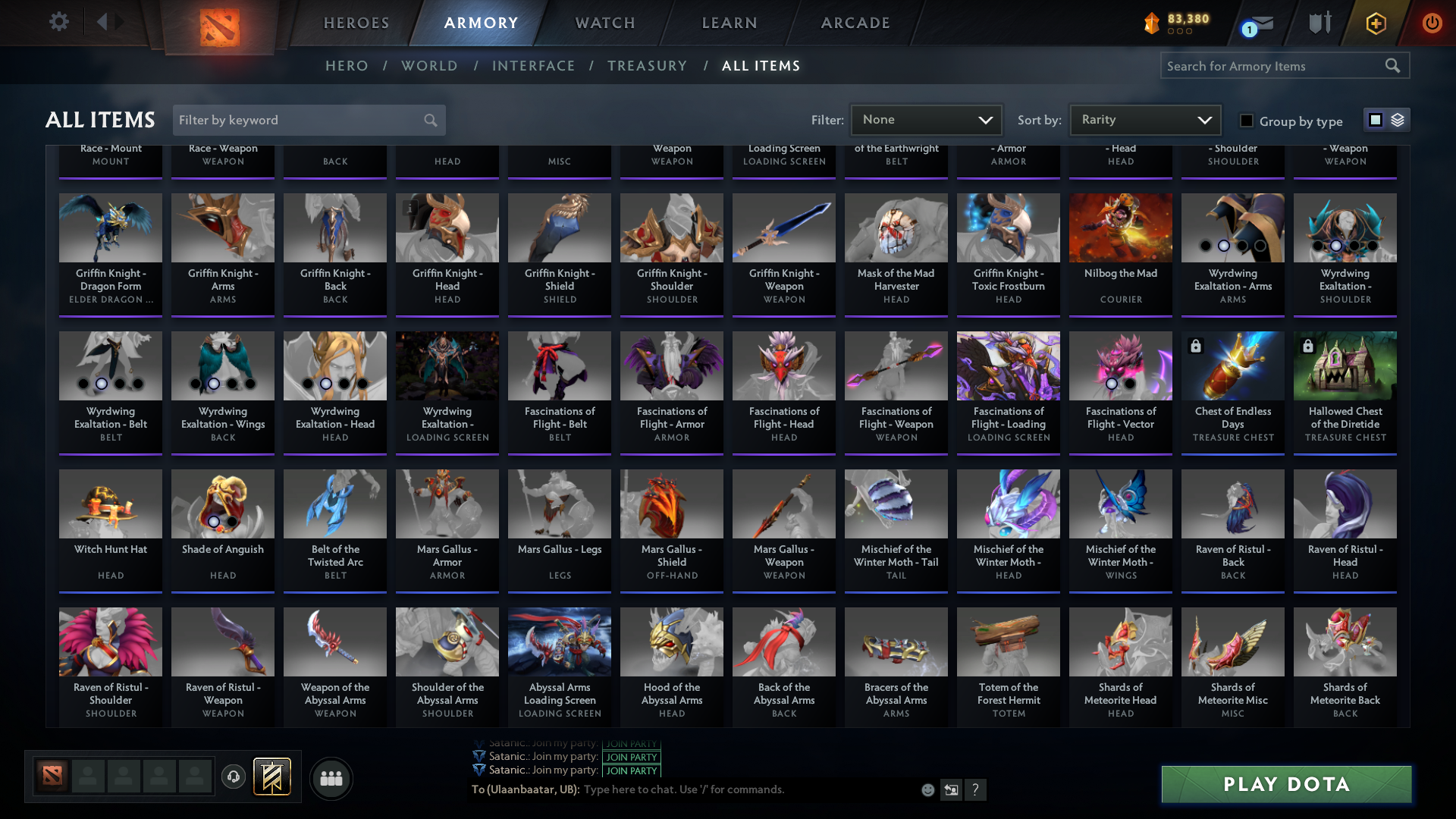Click the Mask of the Mad Harvester thumbnail
This screenshot has height=819, width=1456.
(896, 227)
